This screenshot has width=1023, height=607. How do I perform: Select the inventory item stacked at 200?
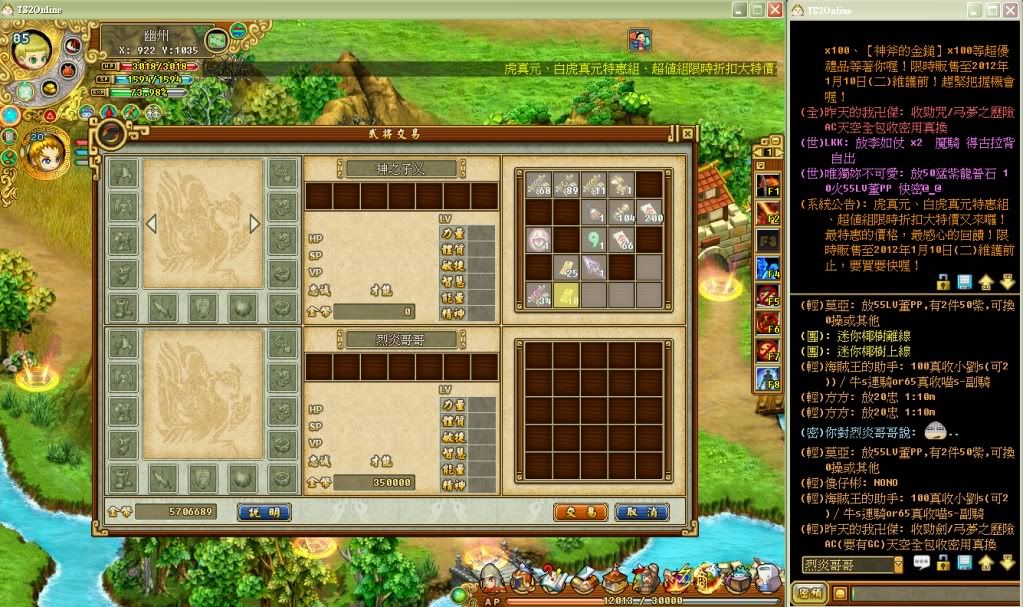click(x=649, y=212)
